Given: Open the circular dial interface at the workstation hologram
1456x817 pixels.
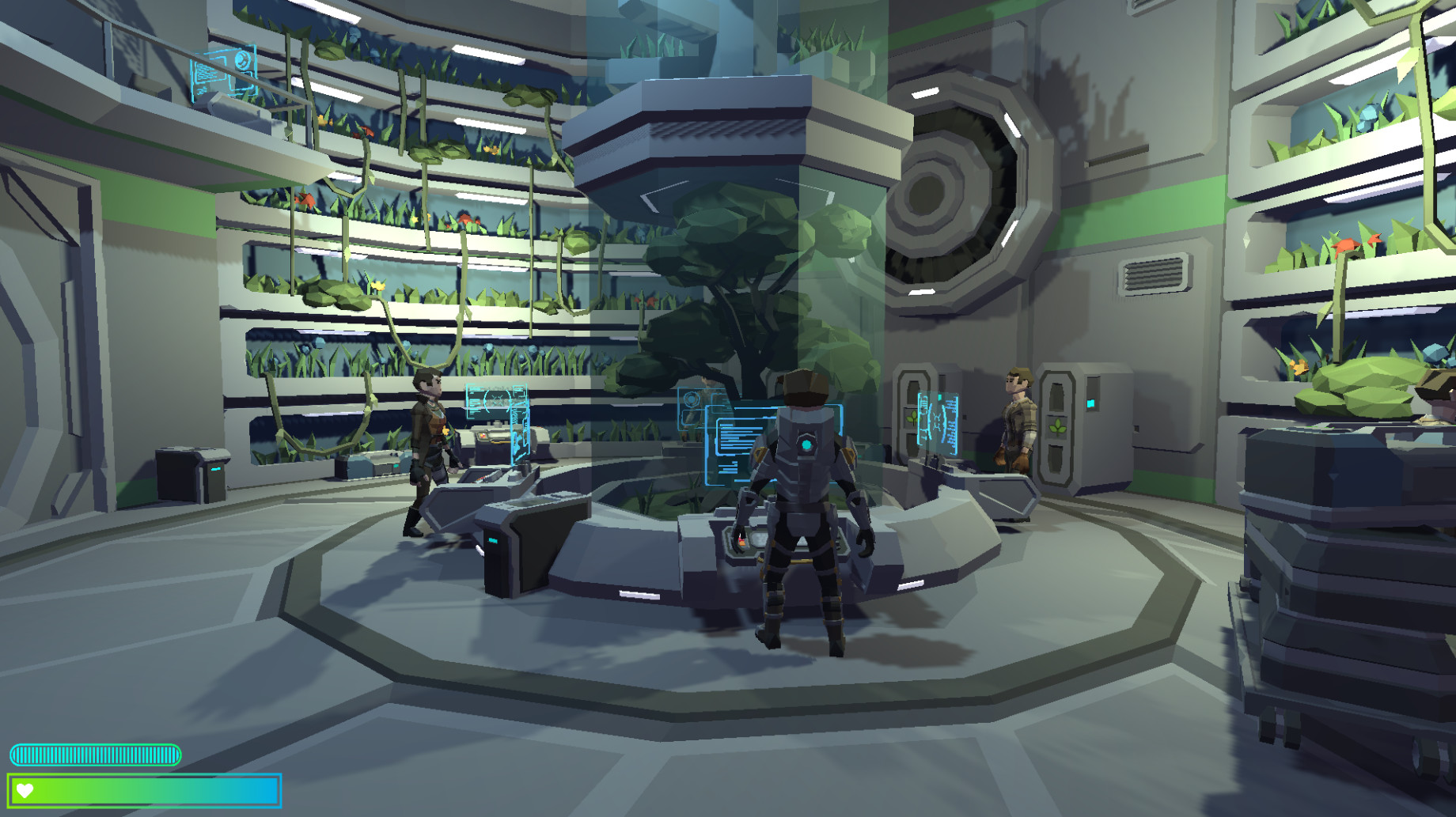Looking at the screenshot, I should pyautogui.click(x=693, y=399).
